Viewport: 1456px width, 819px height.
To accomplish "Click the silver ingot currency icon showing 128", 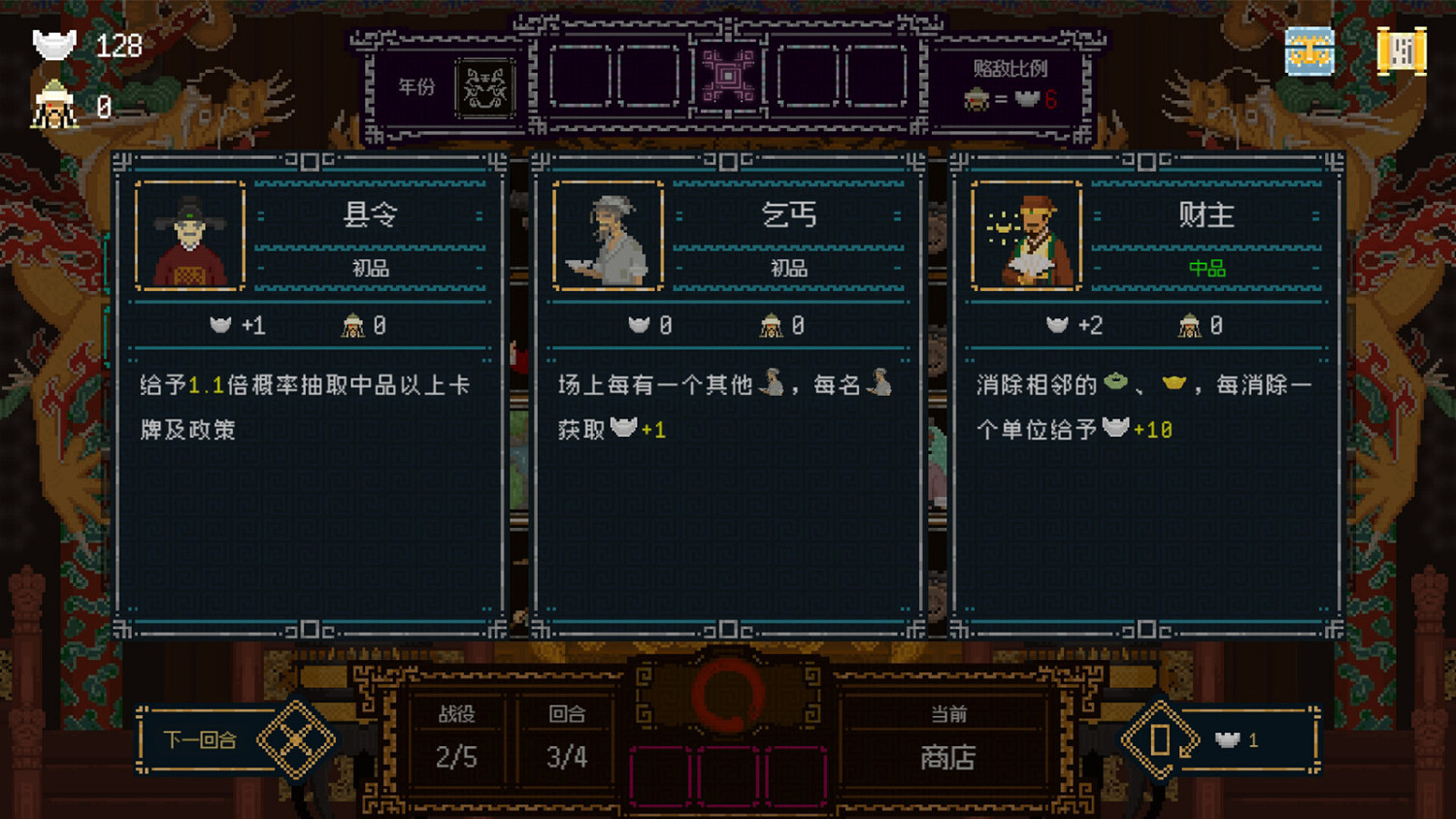I will 53,44.
